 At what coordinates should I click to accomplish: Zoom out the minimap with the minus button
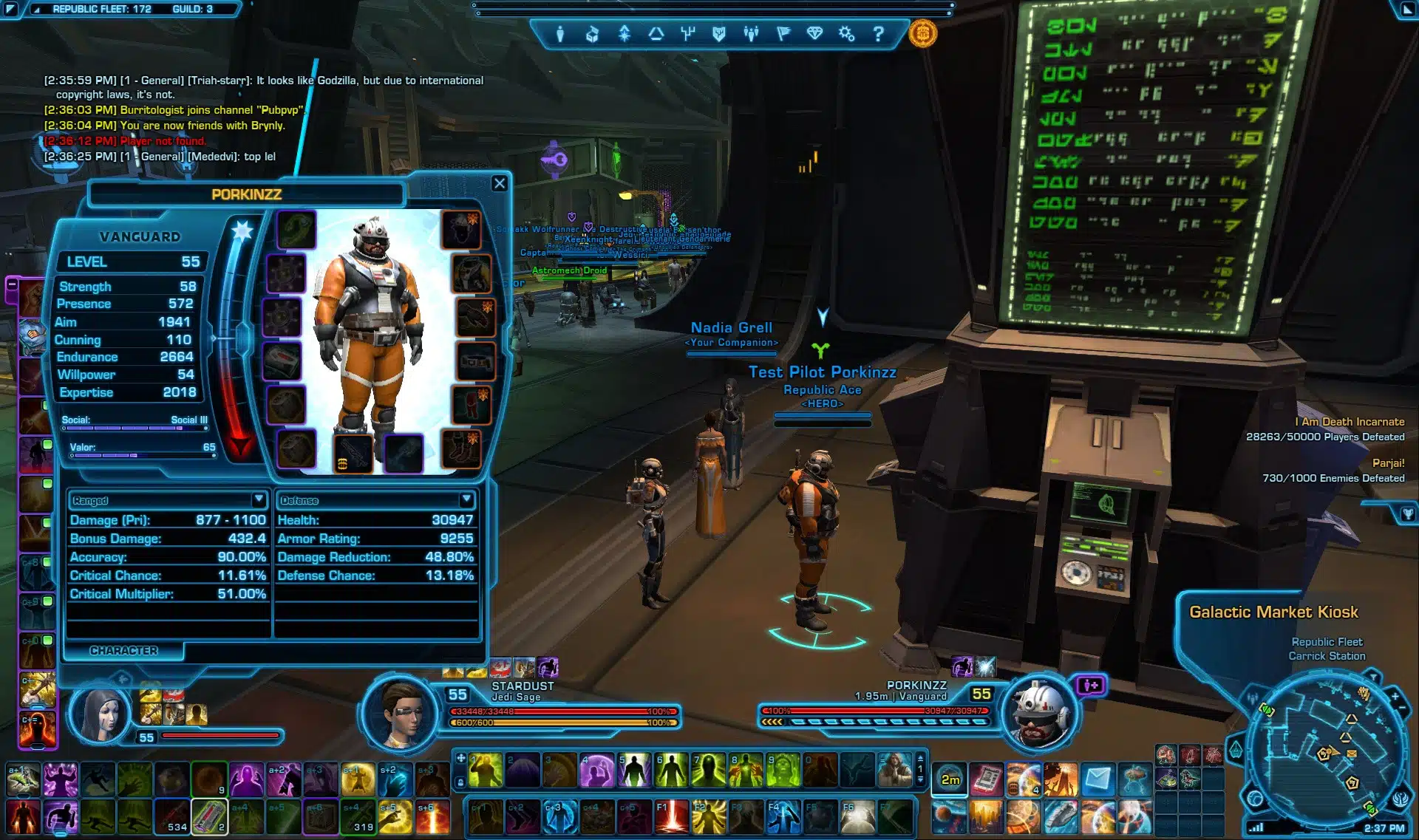pos(1402,709)
